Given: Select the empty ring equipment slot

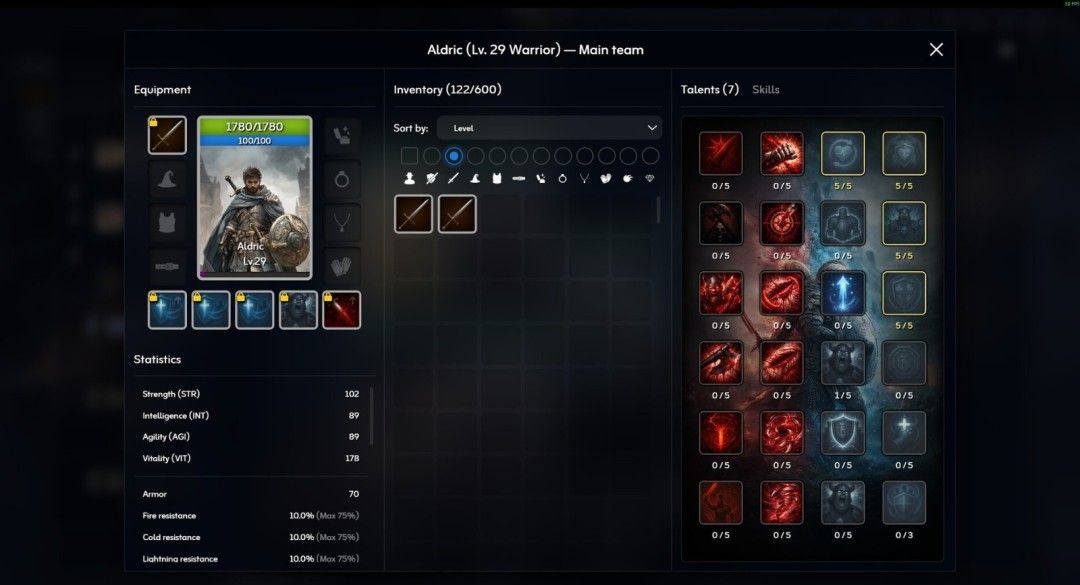Looking at the screenshot, I should 342,179.
